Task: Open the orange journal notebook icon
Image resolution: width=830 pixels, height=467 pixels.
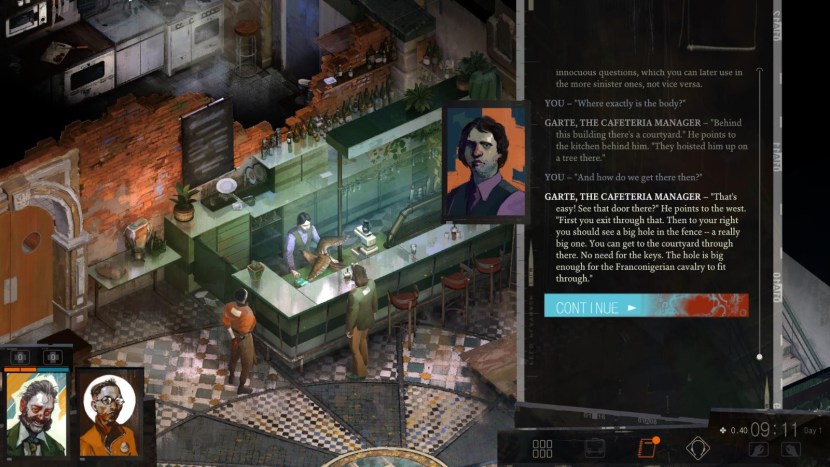Action: 645,448
